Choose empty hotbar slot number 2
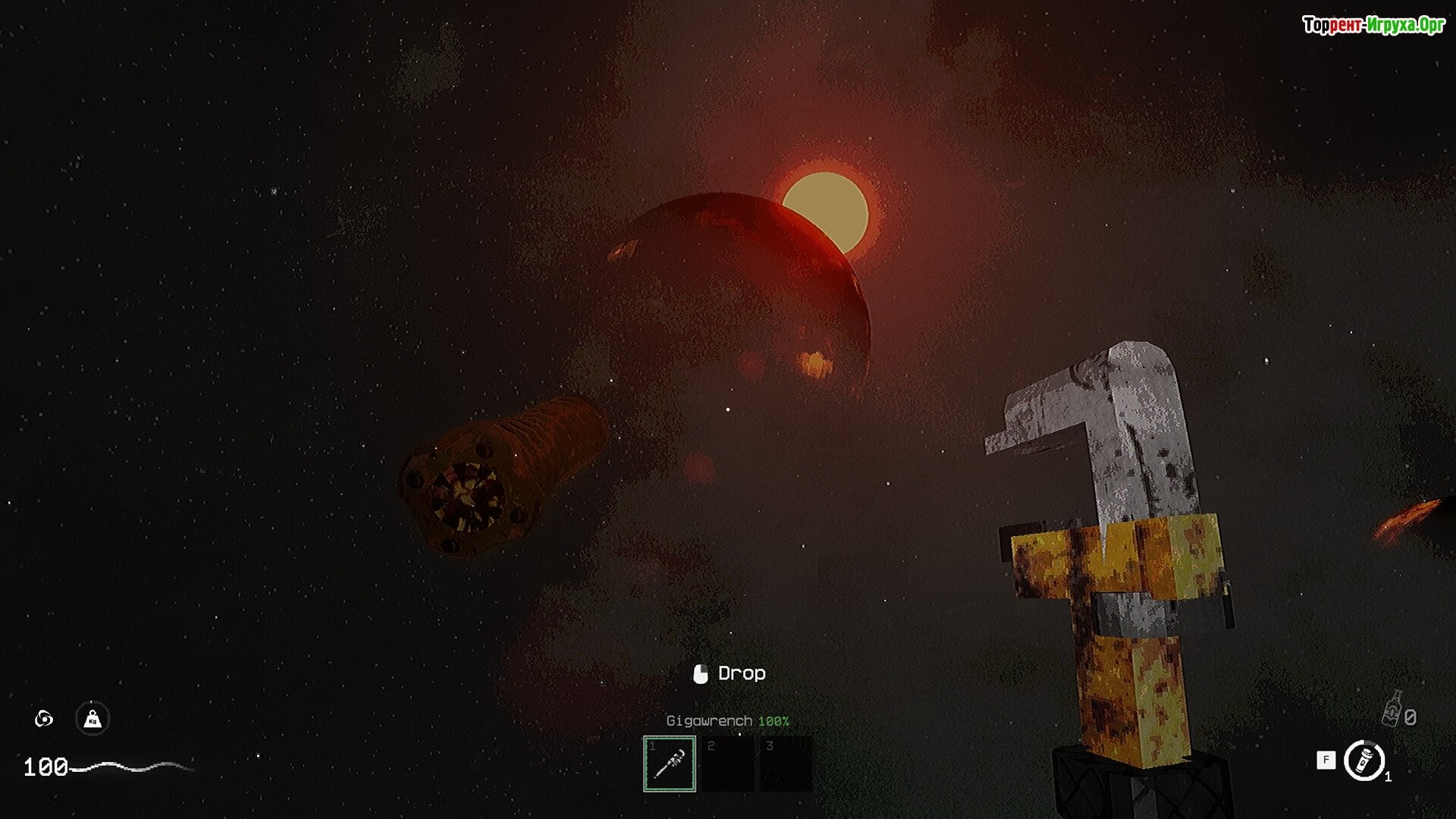The width and height of the screenshot is (1456, 819). (728, 764)
